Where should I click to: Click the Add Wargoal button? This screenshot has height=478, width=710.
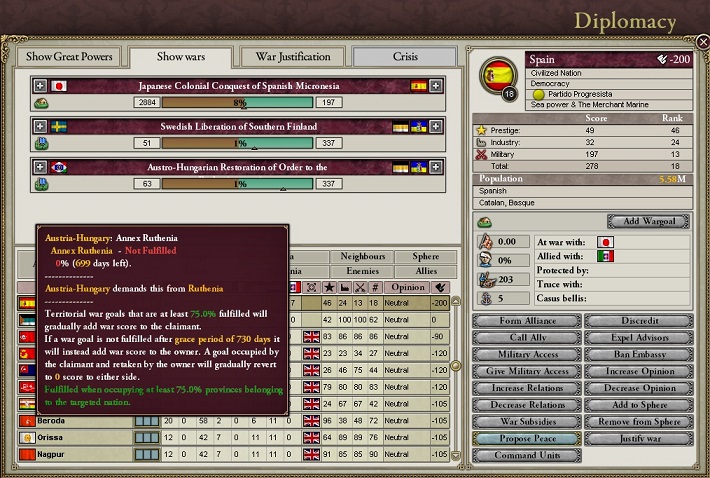tap(646, 221)
